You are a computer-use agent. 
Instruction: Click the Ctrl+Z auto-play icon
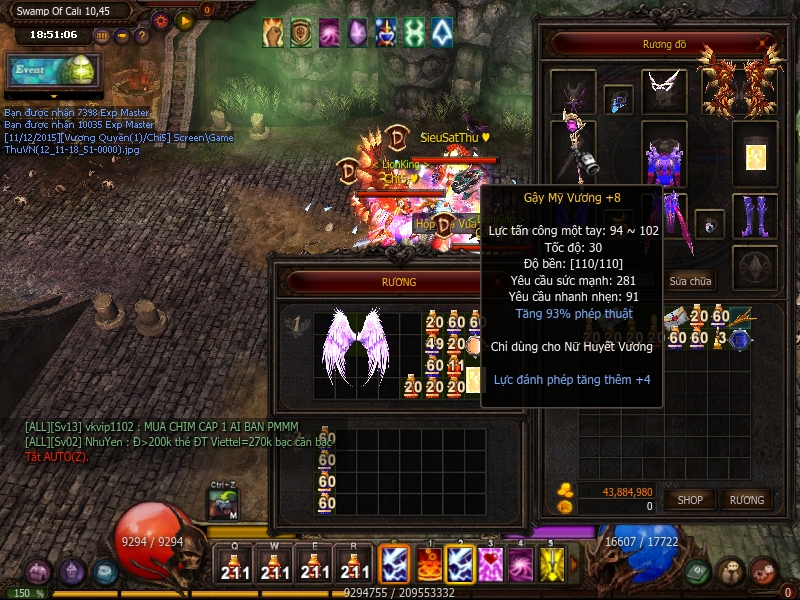point(223,505)
